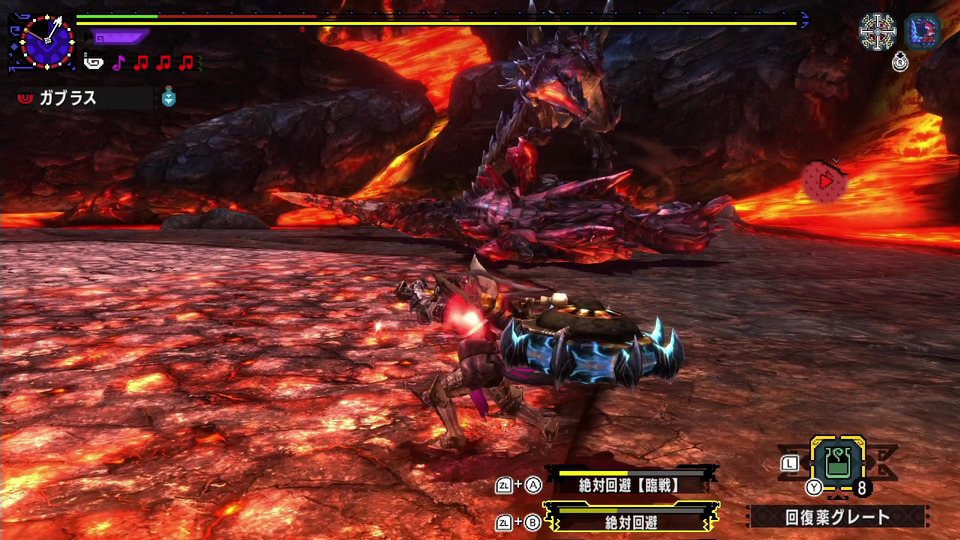The width and height of the screenshot is (960, 540).
Task: Select the 絶対回避【臨戦】 hunter art
Action: tap(630, 484)
